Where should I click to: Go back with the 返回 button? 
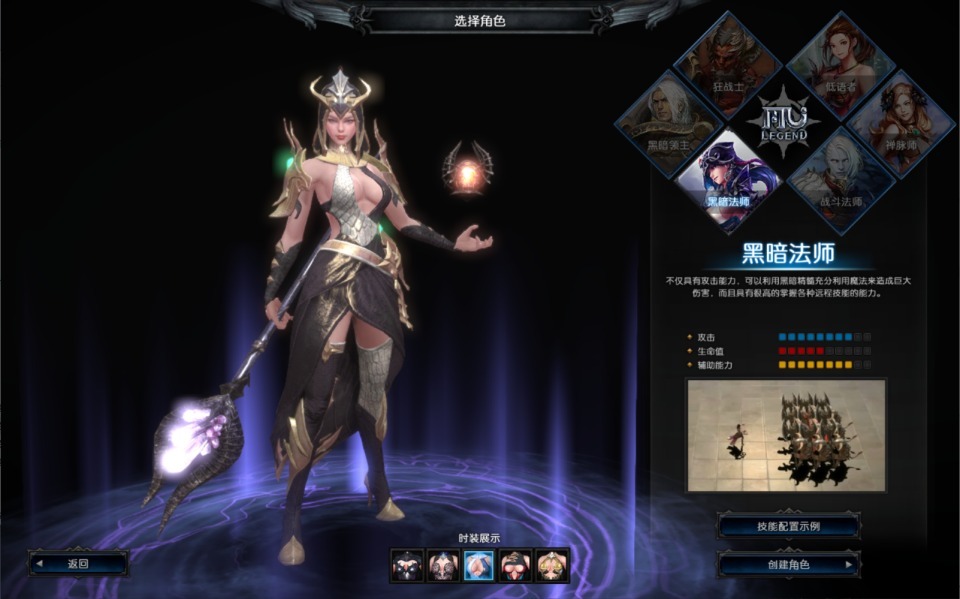click(78, 563)
